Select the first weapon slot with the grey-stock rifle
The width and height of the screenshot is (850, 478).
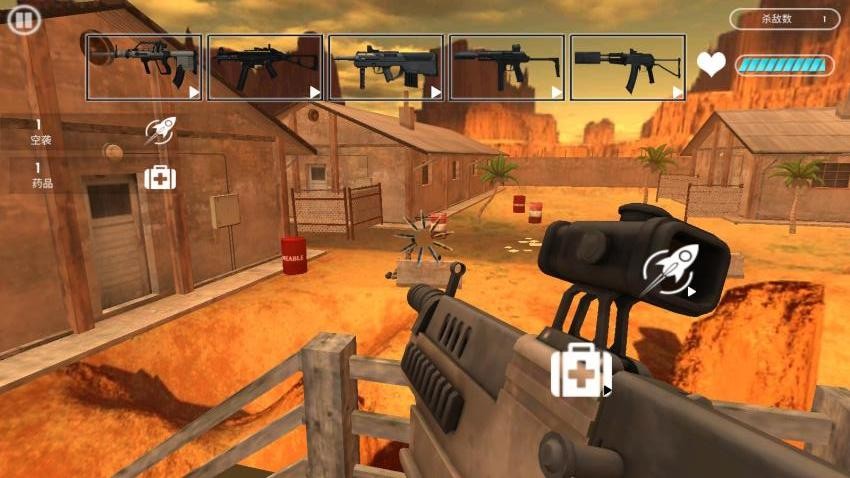click(x=144, y=67)
